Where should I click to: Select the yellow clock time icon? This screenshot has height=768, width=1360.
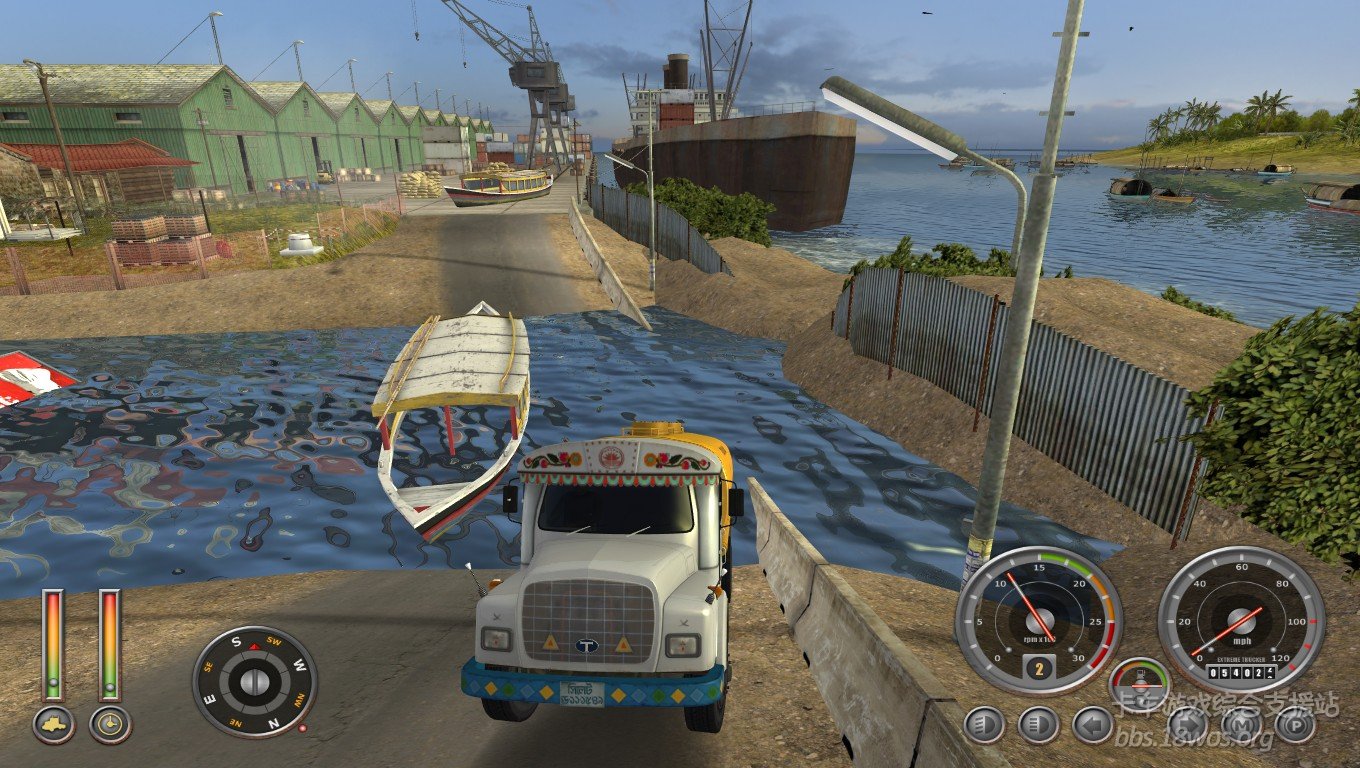pyautogui.click(x=110, y=724)
